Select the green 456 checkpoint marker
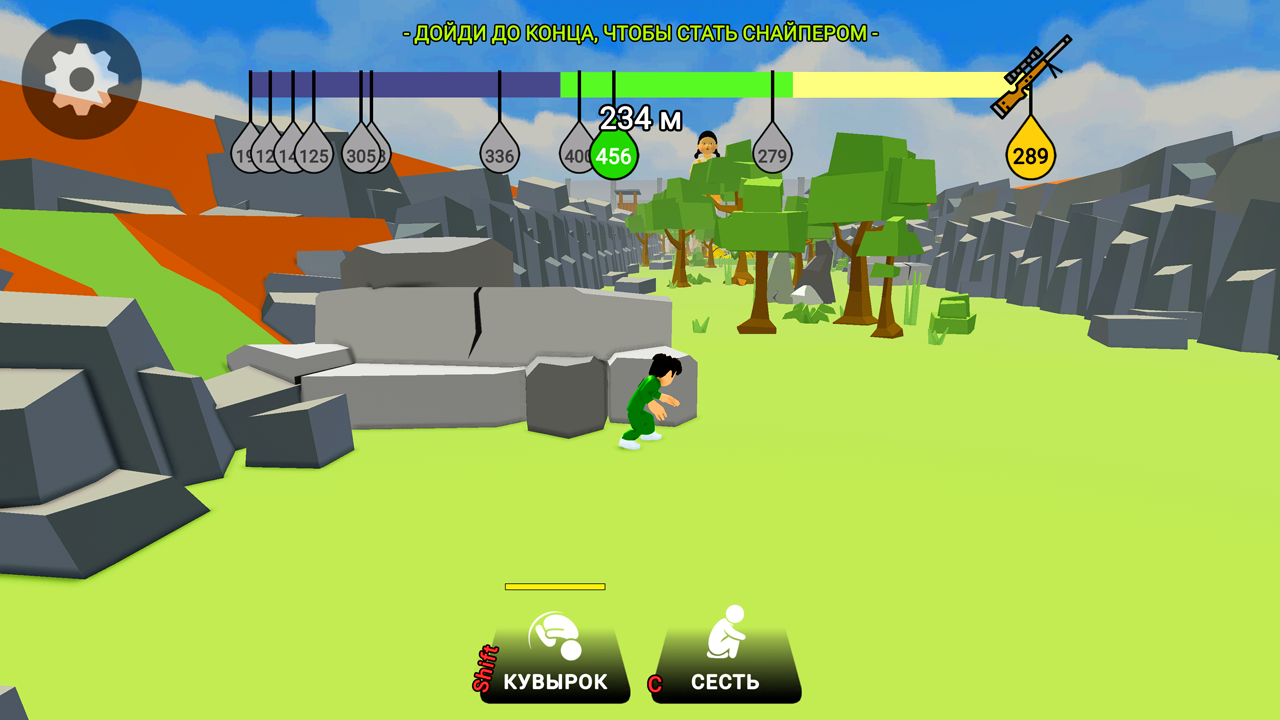The height and width of the screenshot is (720, 1280). point(612,153)
